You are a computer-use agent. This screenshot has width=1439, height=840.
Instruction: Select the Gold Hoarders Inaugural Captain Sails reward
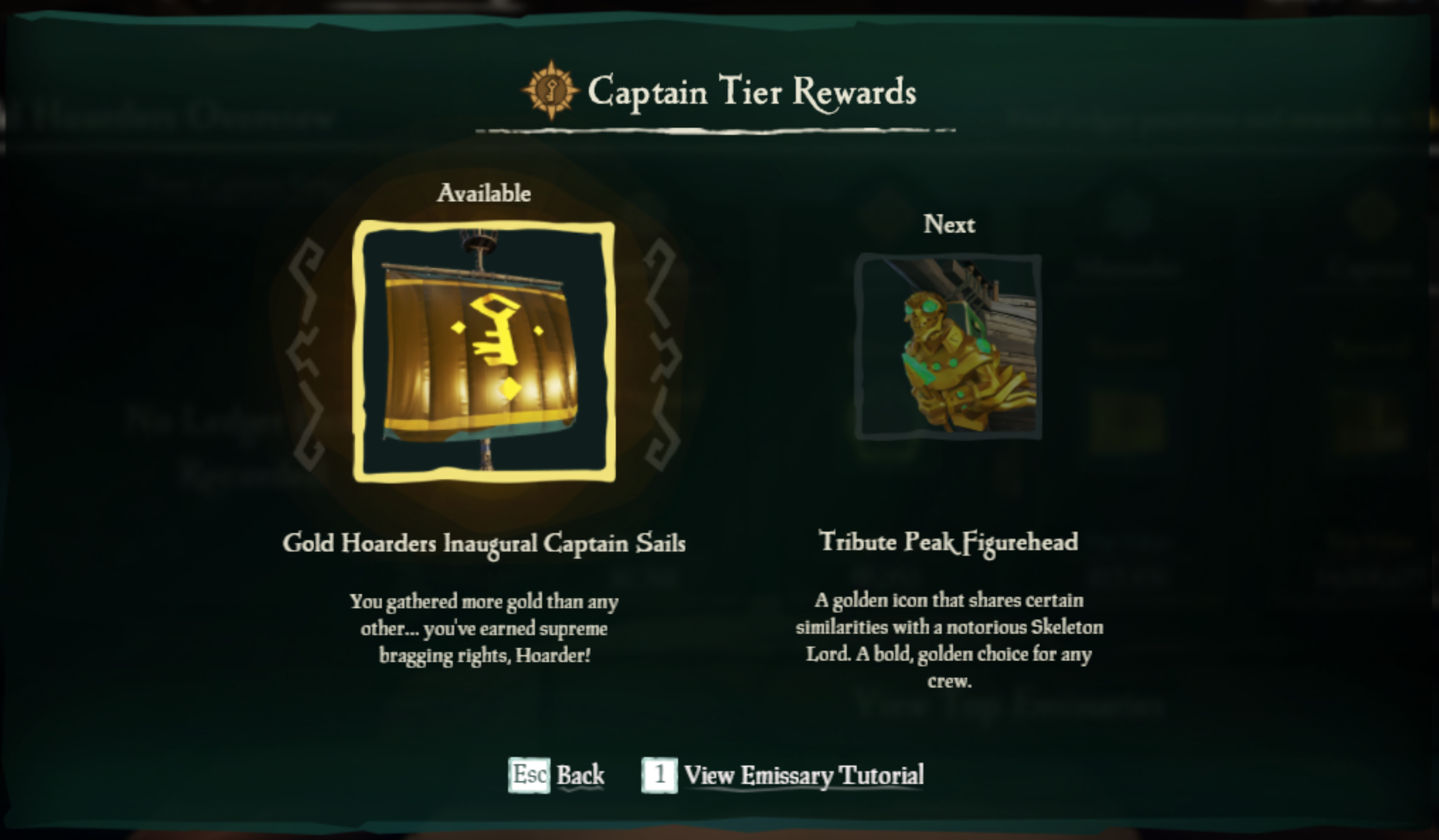[x=483, y=351]
